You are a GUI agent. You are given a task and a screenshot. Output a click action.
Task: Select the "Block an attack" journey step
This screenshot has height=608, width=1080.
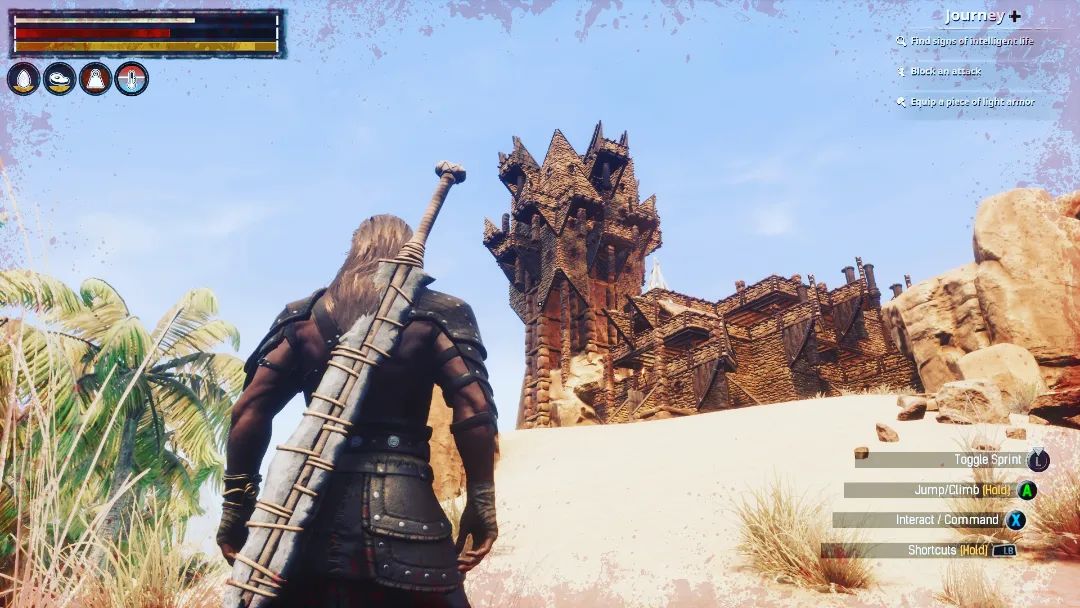pos(945,72)
